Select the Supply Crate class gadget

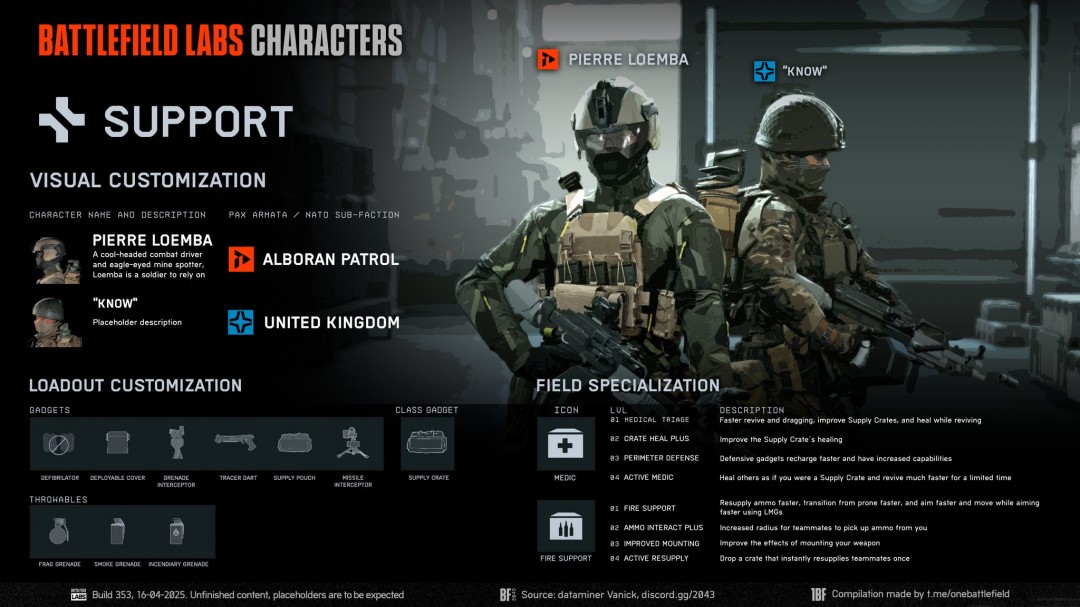click(428, 443)
